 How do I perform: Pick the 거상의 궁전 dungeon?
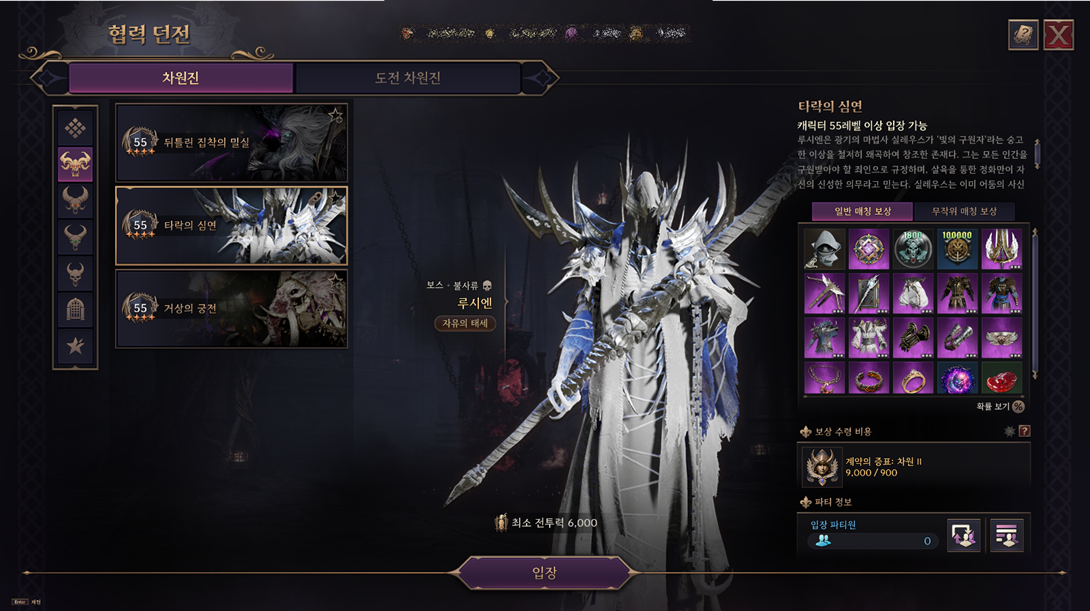click(231, 308)
